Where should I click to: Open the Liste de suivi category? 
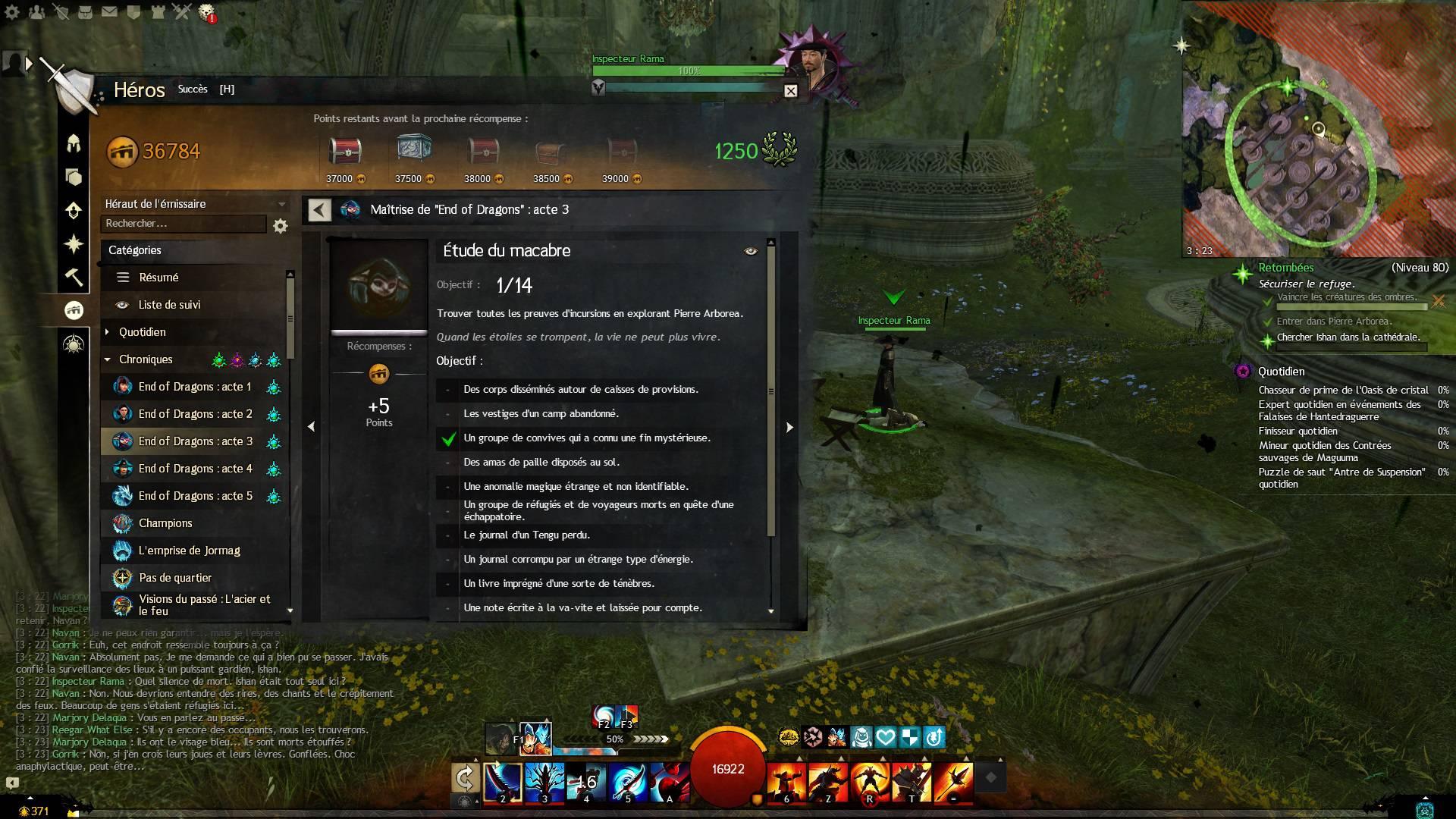pyautogui.click(x=169, y=305)
